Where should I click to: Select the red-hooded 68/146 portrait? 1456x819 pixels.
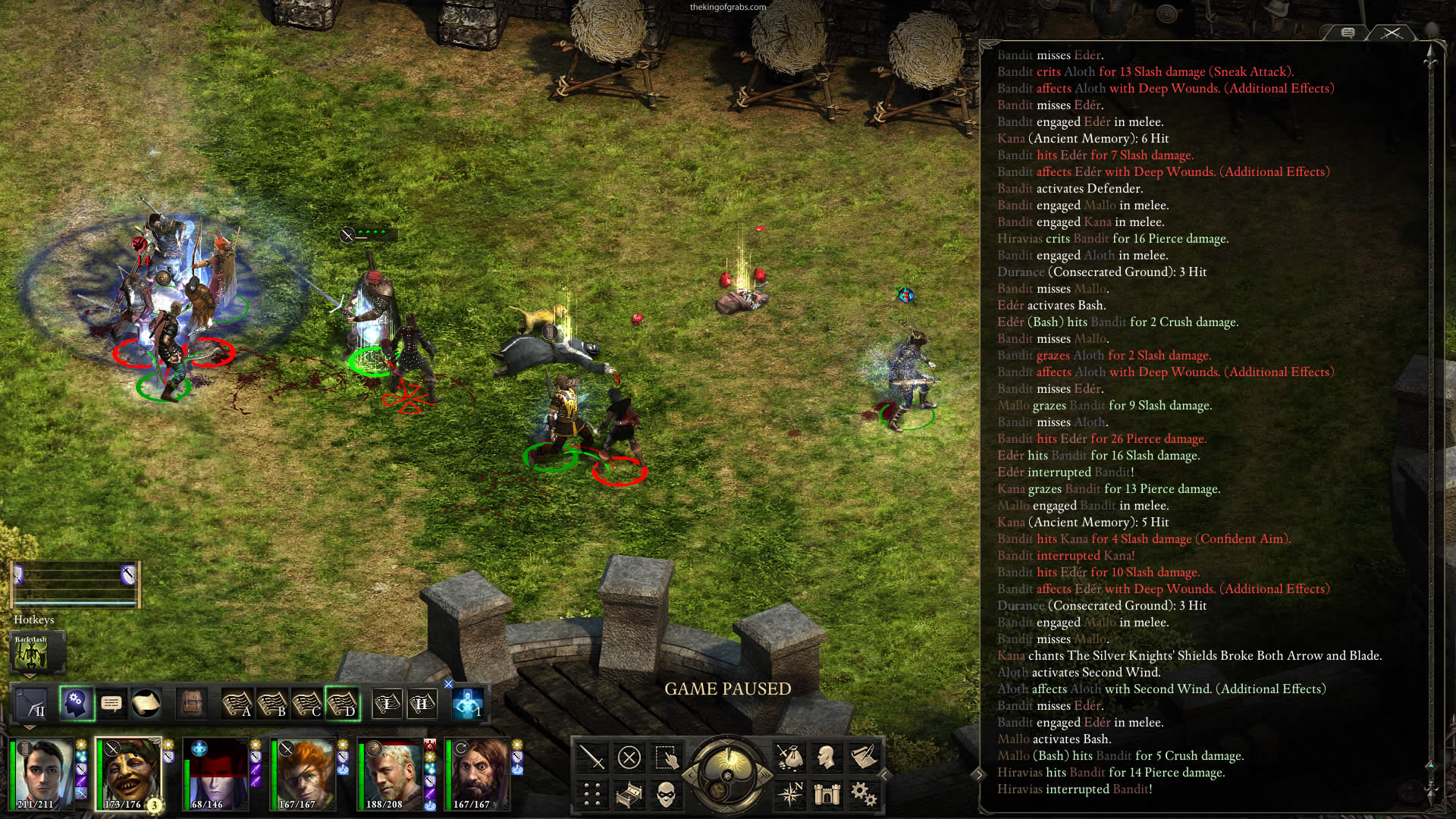pyautogui.click(x=218, y=773)
